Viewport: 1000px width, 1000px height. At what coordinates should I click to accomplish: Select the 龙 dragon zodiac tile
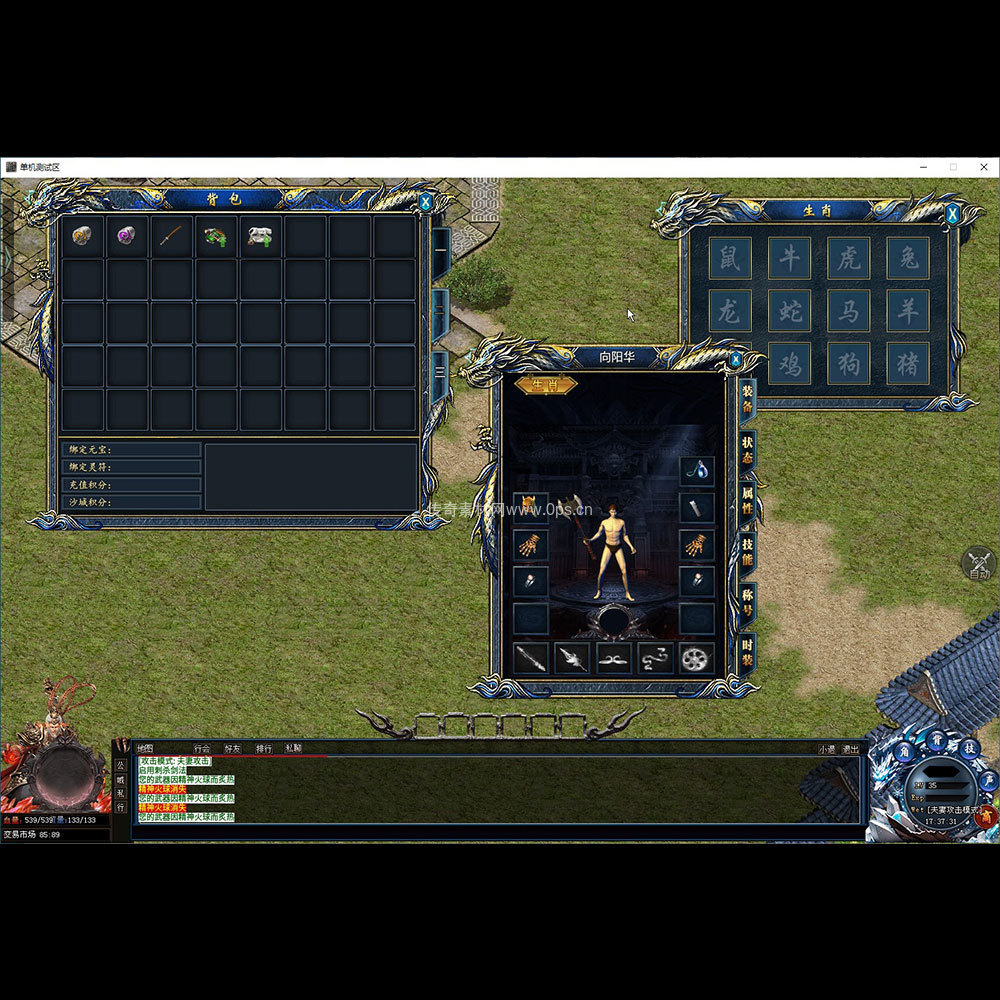coord(730,311)
